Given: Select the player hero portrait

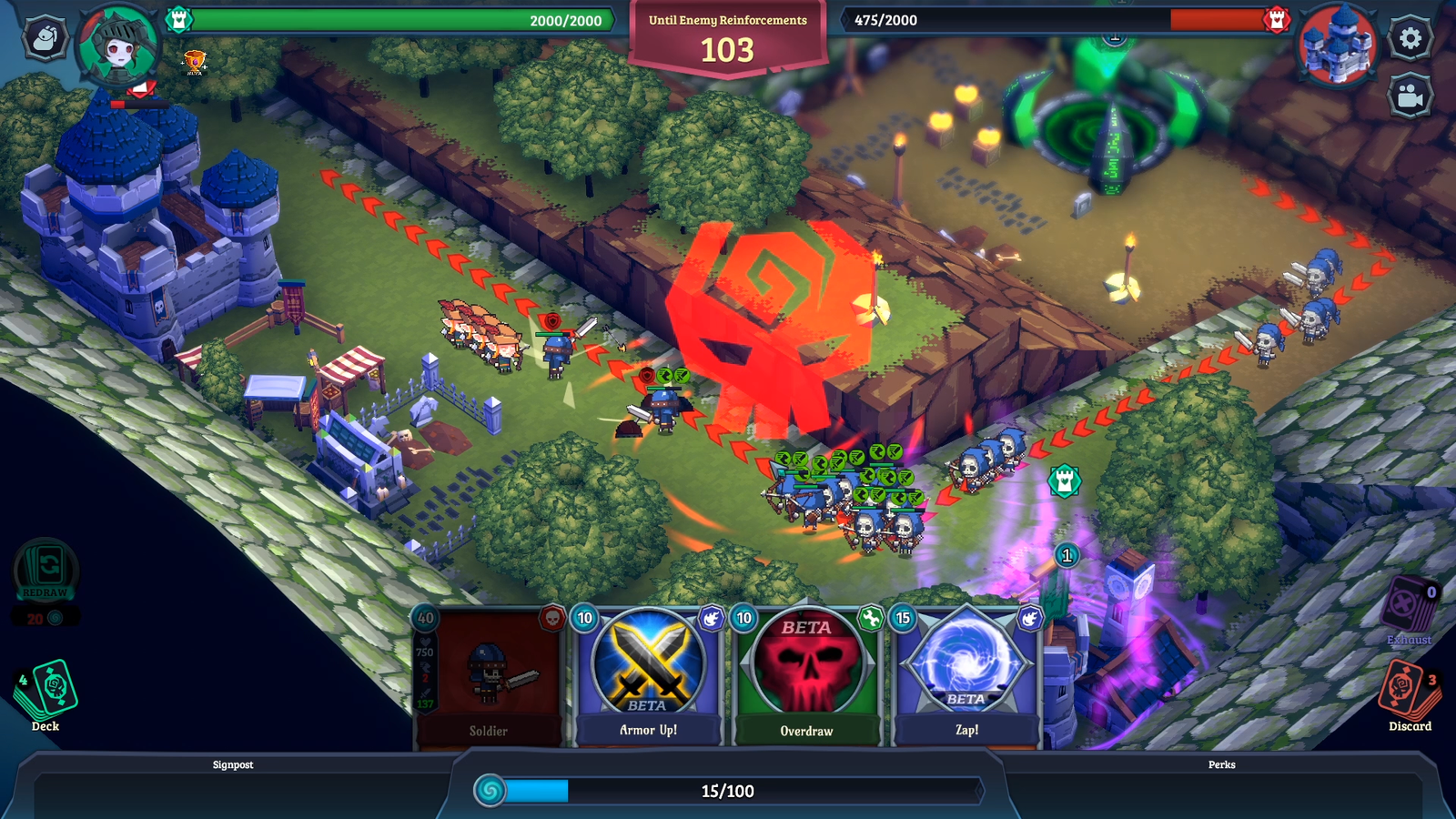Looking at the screenshot, I should click(x=118, y=45).
